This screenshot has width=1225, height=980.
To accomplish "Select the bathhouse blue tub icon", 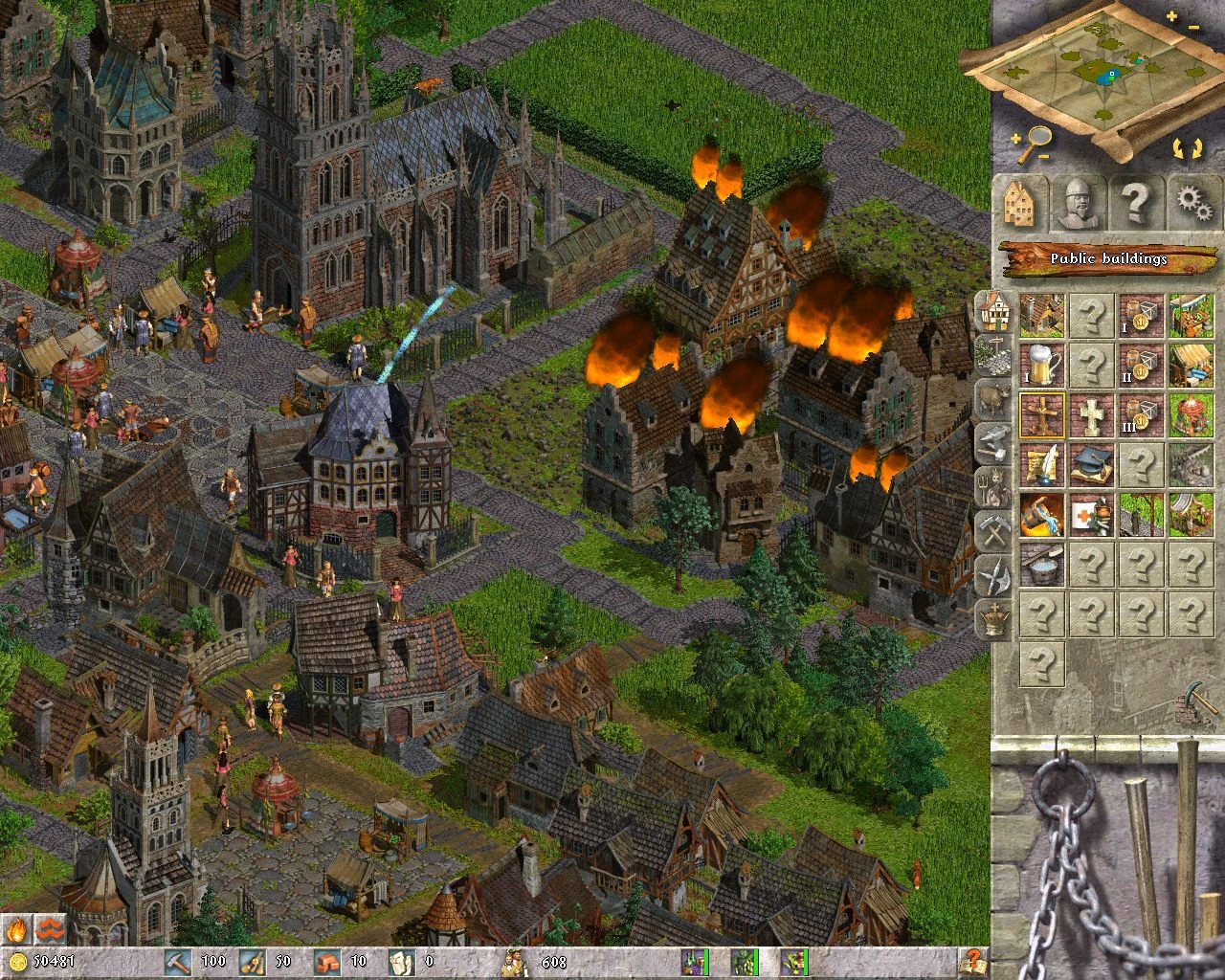I will 1042,565.
